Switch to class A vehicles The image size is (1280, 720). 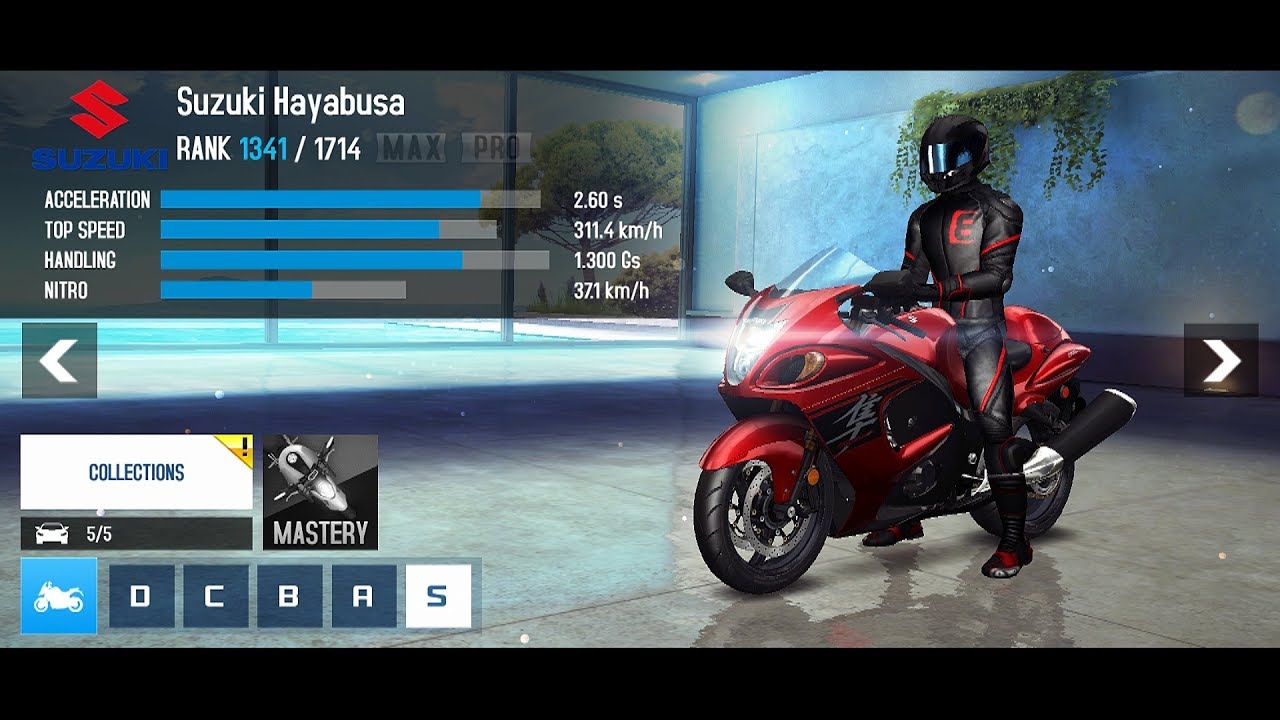click(x=363, y=596)
